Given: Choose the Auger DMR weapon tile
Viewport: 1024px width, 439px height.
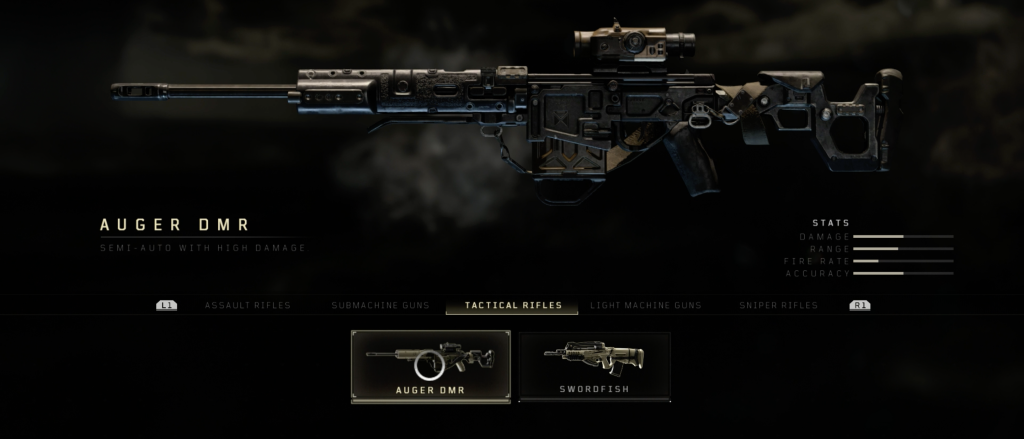Looking at the screenshot, I should pos(430,366).
